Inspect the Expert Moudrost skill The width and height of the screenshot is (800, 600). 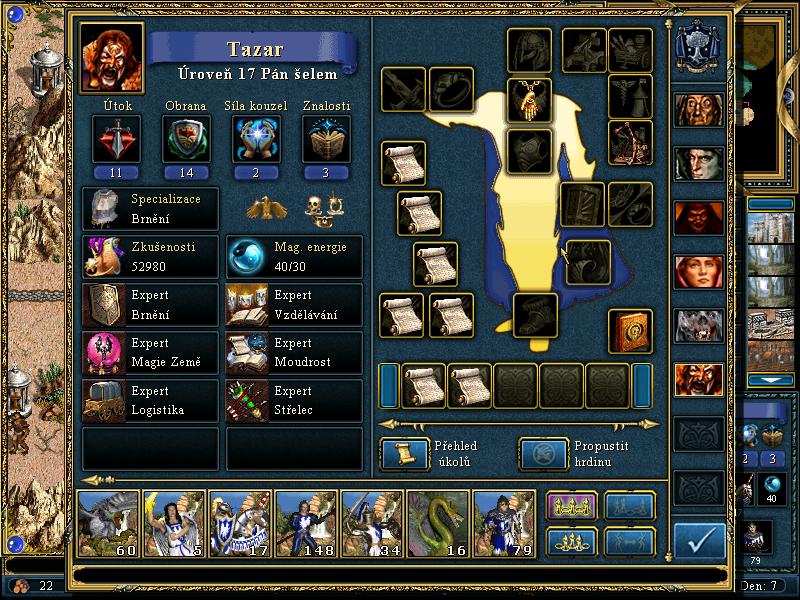(294, 353)
